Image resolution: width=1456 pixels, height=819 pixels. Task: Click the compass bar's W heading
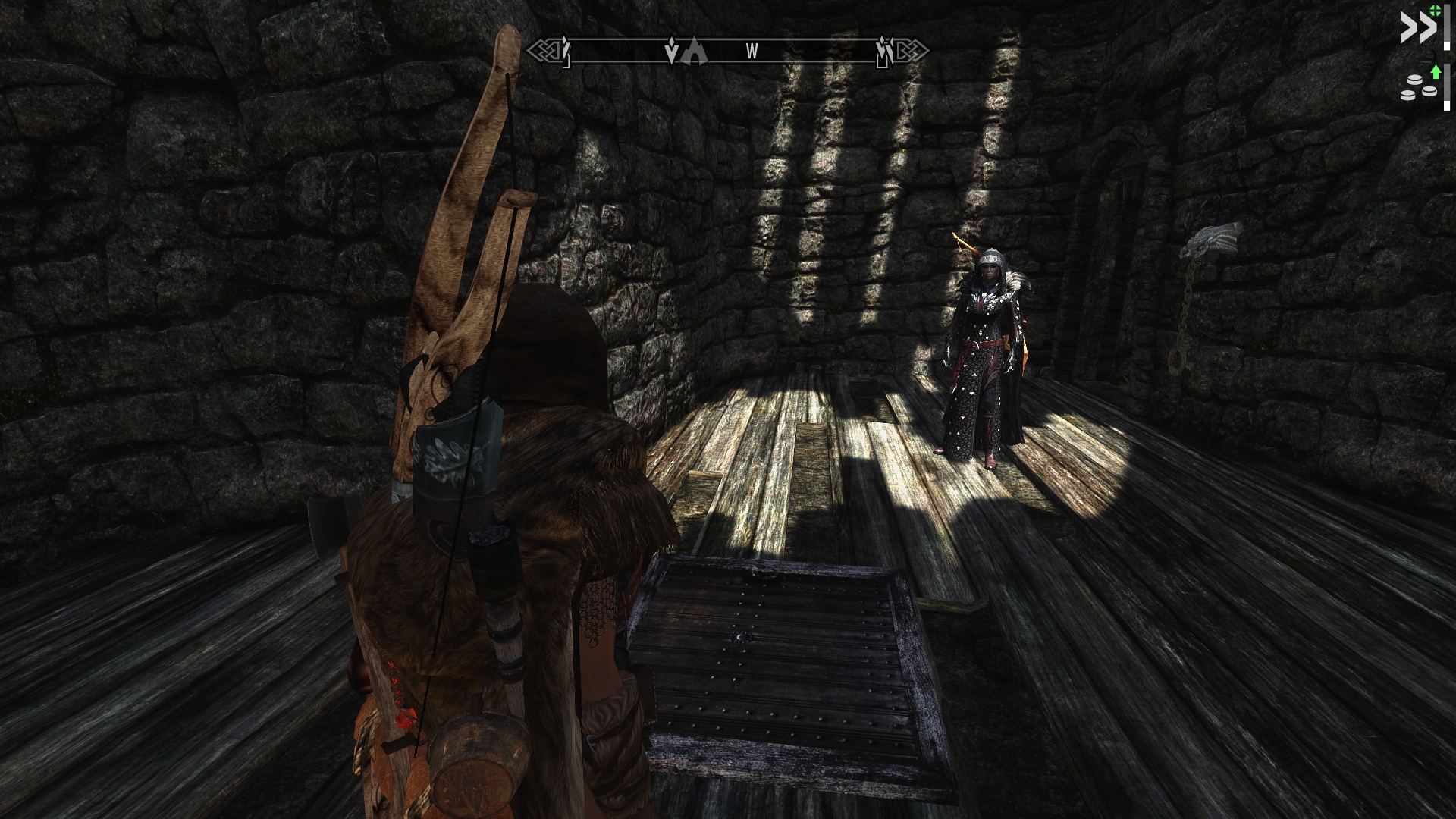(752, 52)
